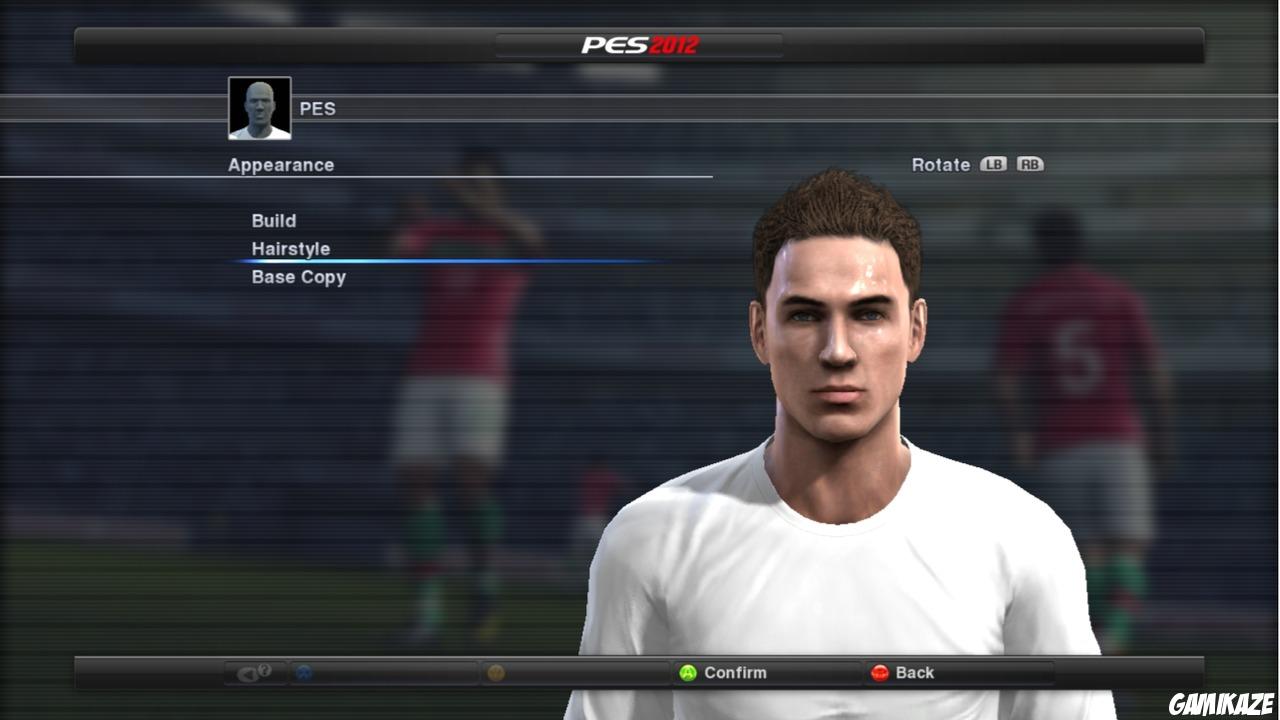Click the Appearance section header
This screenshot has height=720, width=1280.
[x=280, y=164]
